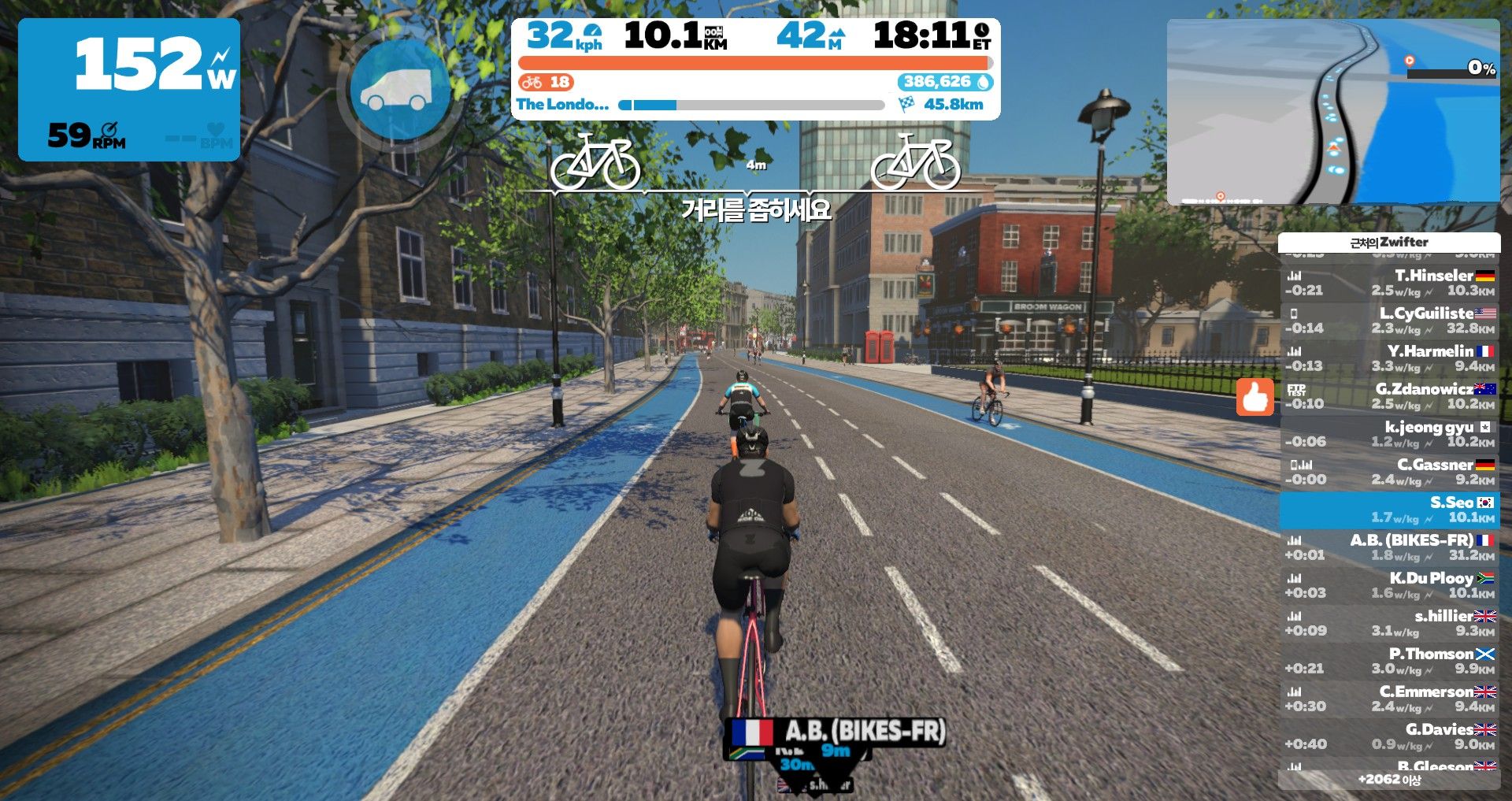
Task: Select s.hillier from nearby Zwifters
Action: click(x=1389, y=623)
